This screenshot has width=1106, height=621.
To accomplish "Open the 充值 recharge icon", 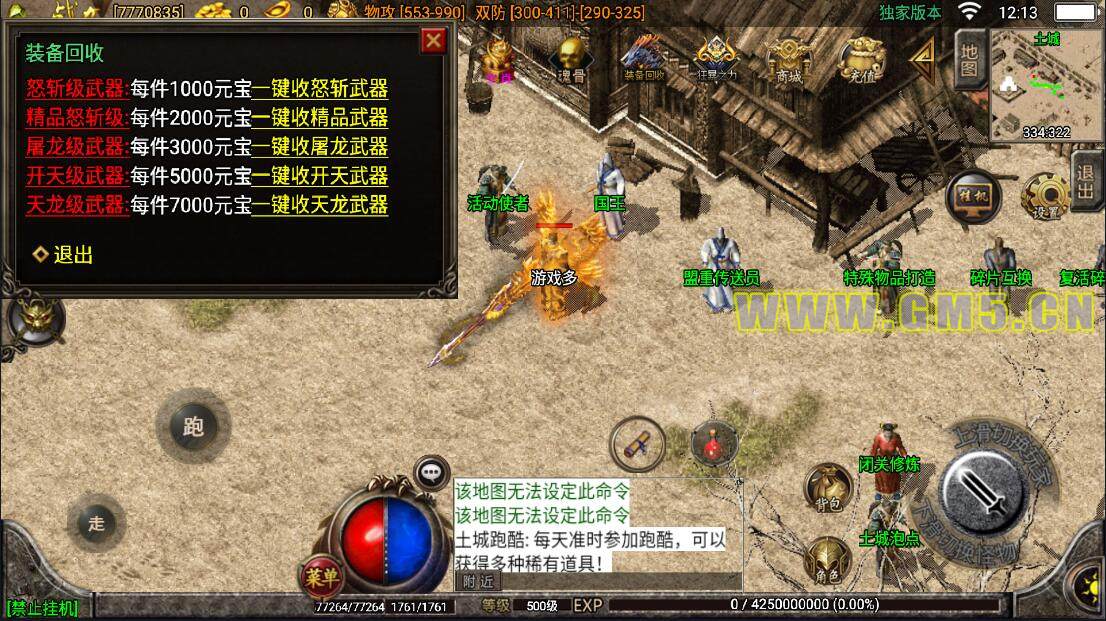I will 860,60.
